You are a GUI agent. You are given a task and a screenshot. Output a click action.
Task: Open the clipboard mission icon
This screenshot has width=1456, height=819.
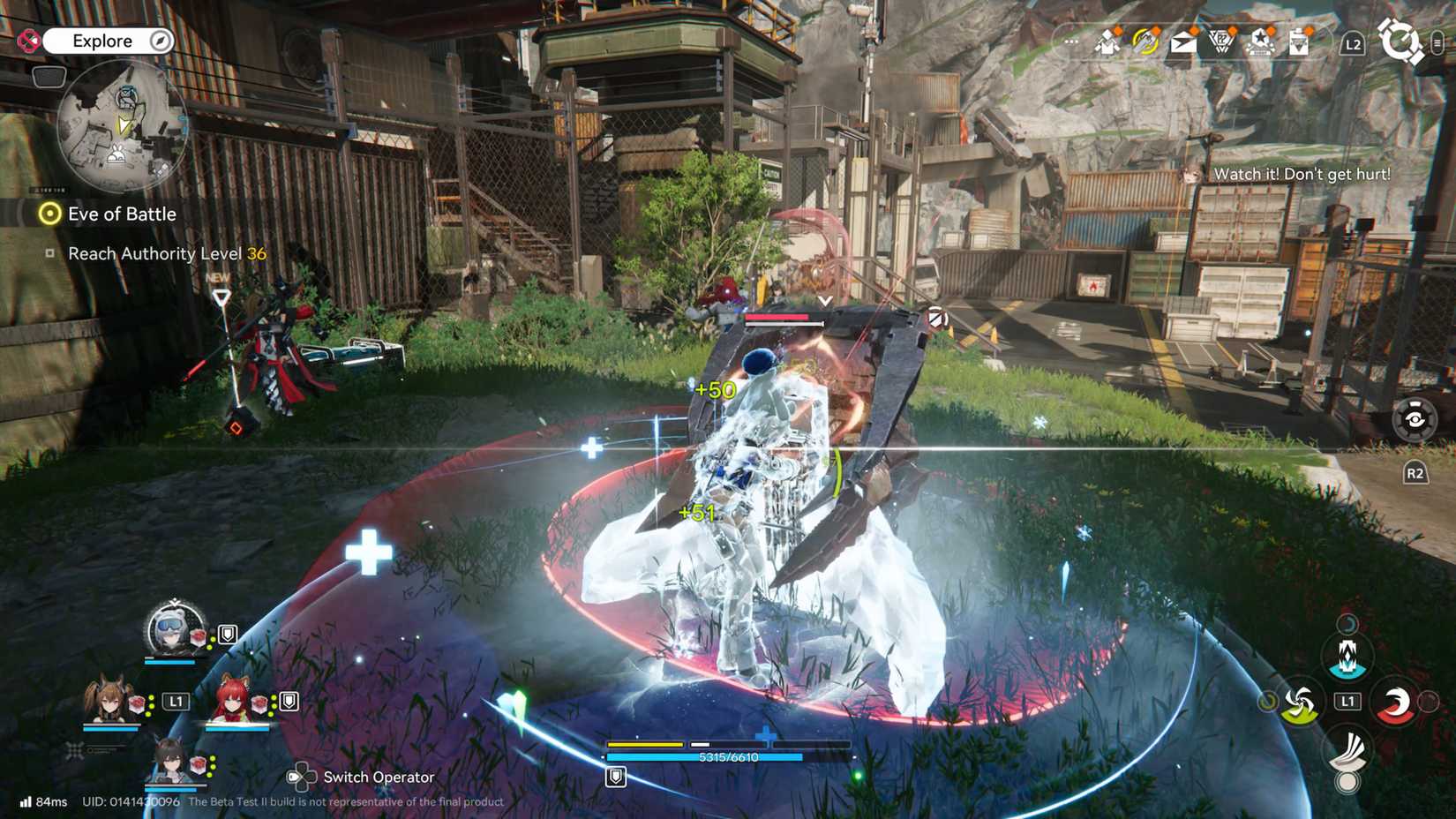(x=1298, y=41)
